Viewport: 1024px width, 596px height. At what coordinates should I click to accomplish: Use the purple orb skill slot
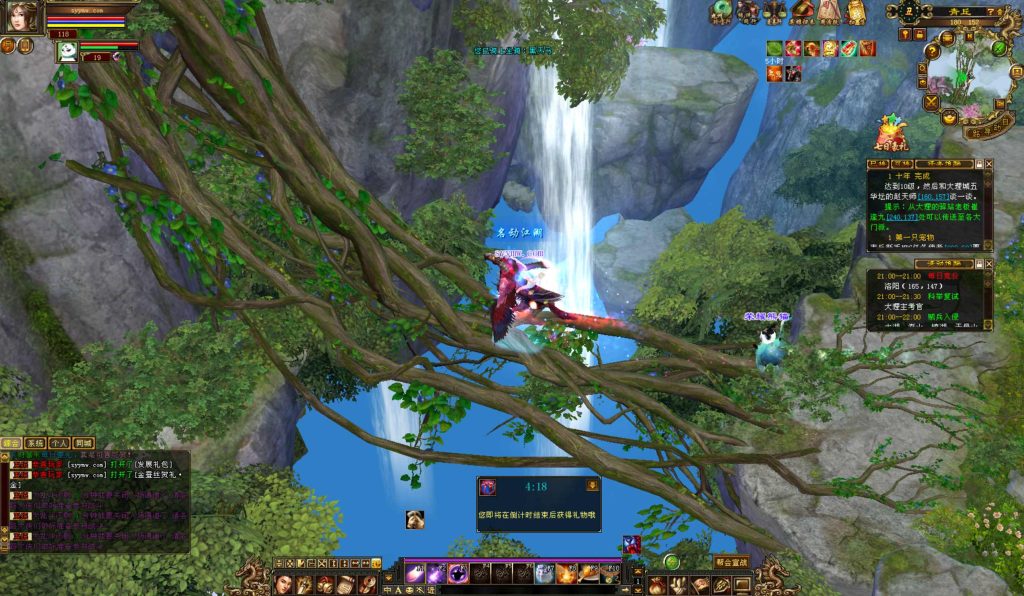click(x=457, y=574)
